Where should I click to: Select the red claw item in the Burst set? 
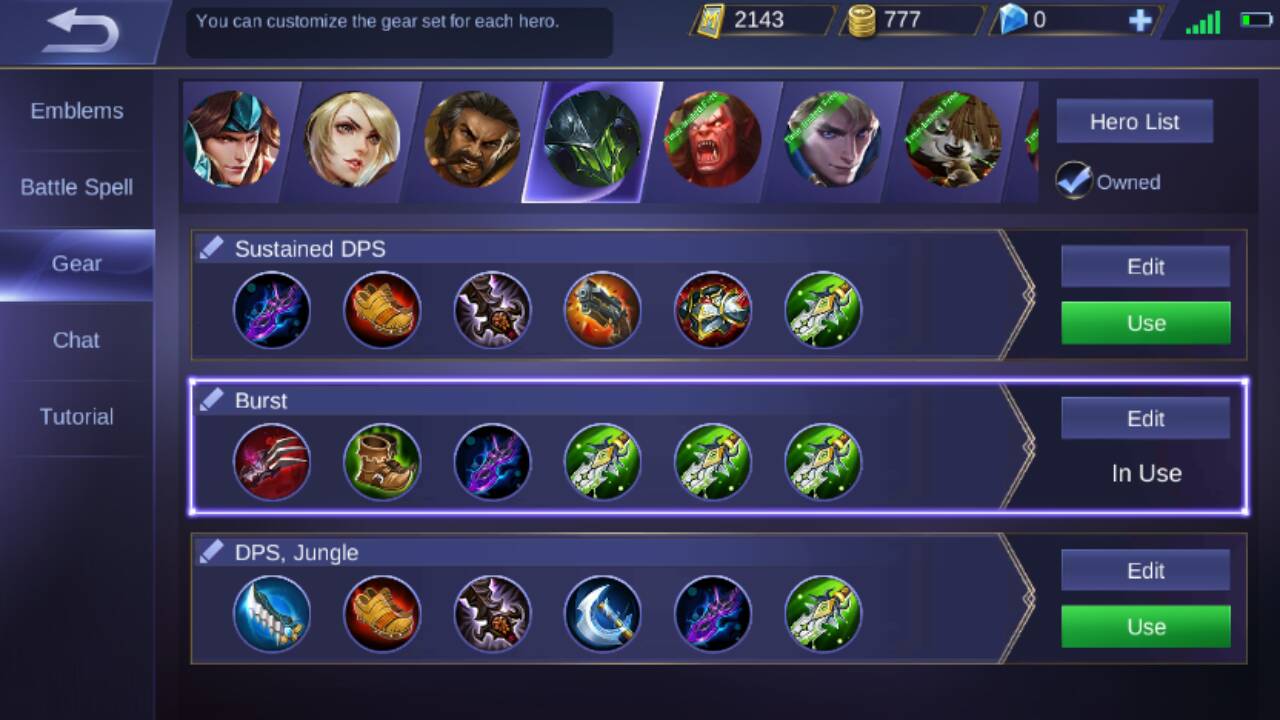272,462
